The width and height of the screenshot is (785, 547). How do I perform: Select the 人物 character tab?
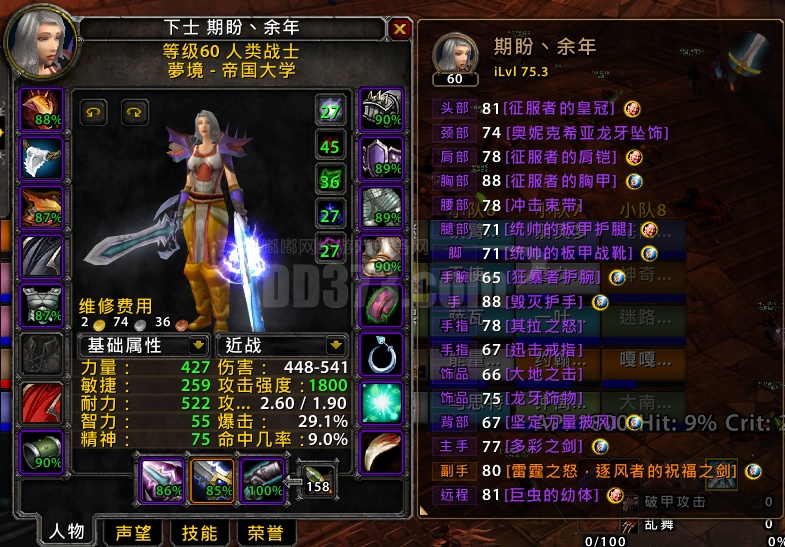click(66, 532)
